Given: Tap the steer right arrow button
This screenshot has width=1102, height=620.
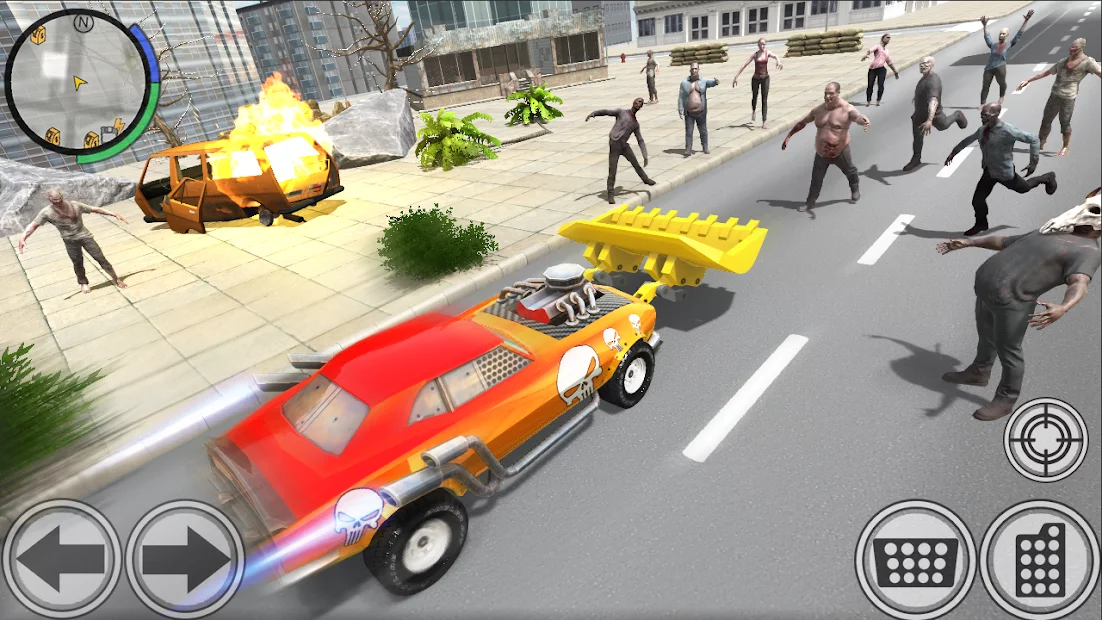Looking at the screenshot, I should (185, 558).
